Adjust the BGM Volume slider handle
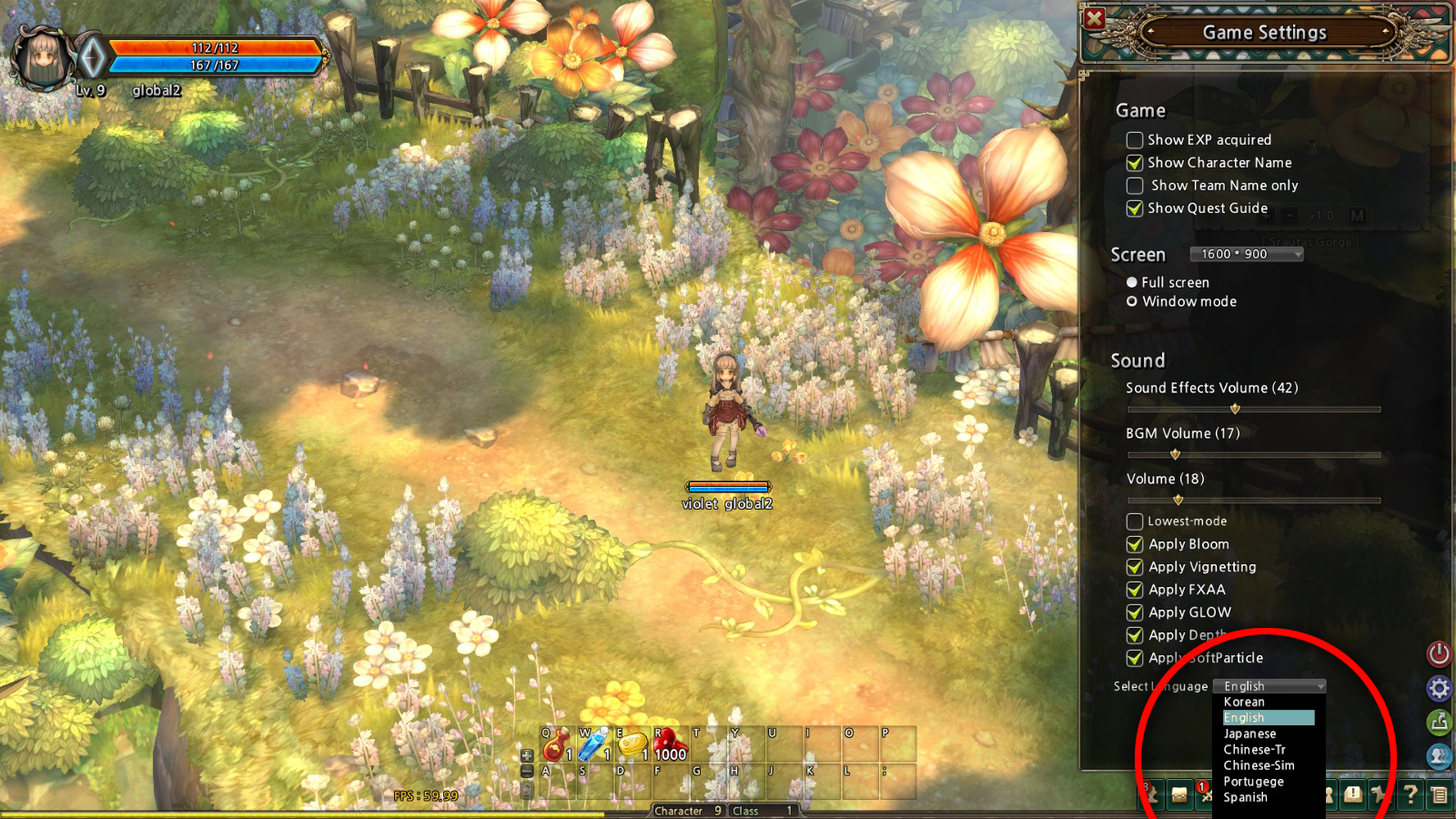Image resolution: width=1456 pixels, height=819 pixels. coord(1175,454)
